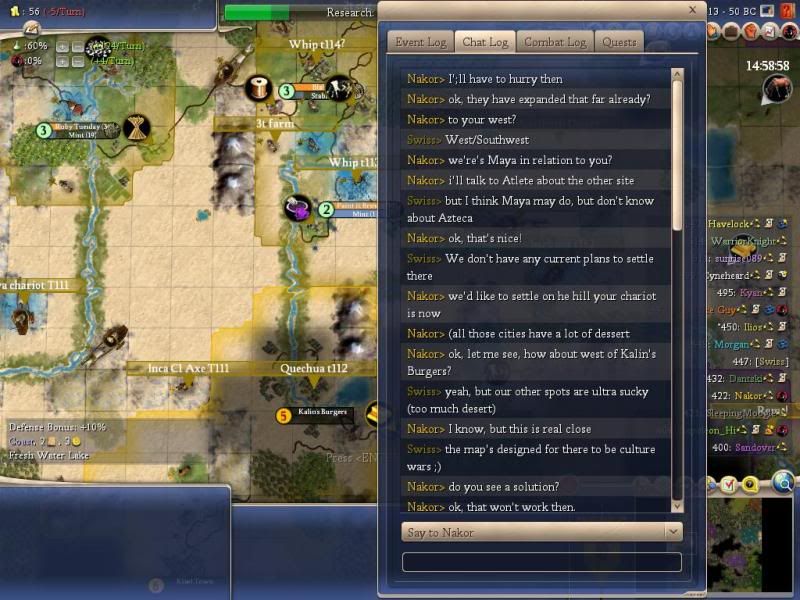
Task: Select the Kalin's Burgers city bar
Action: pyautogui.click(x=320, y=413)
